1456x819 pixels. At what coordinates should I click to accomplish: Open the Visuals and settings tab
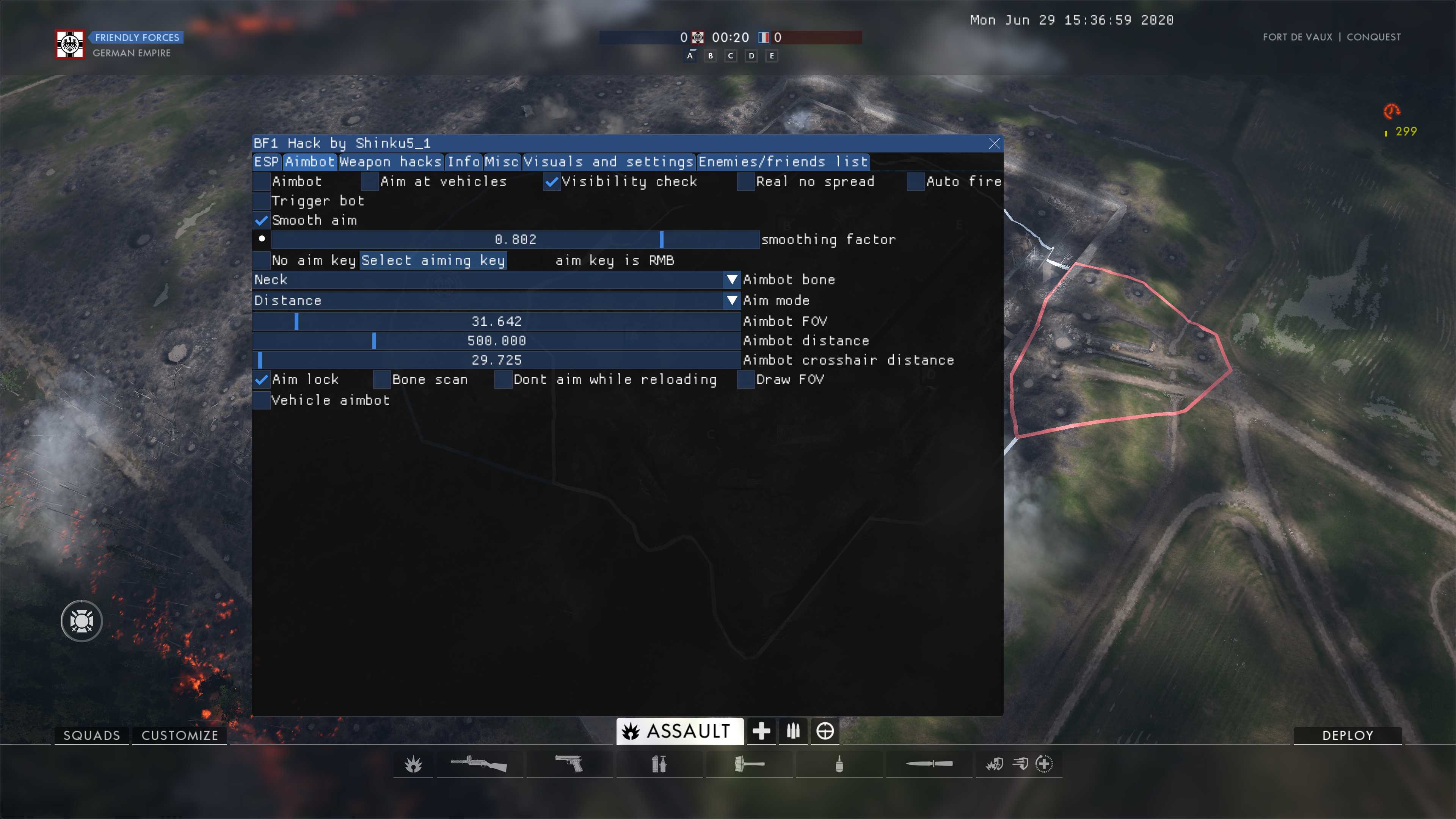pos(609,162)
